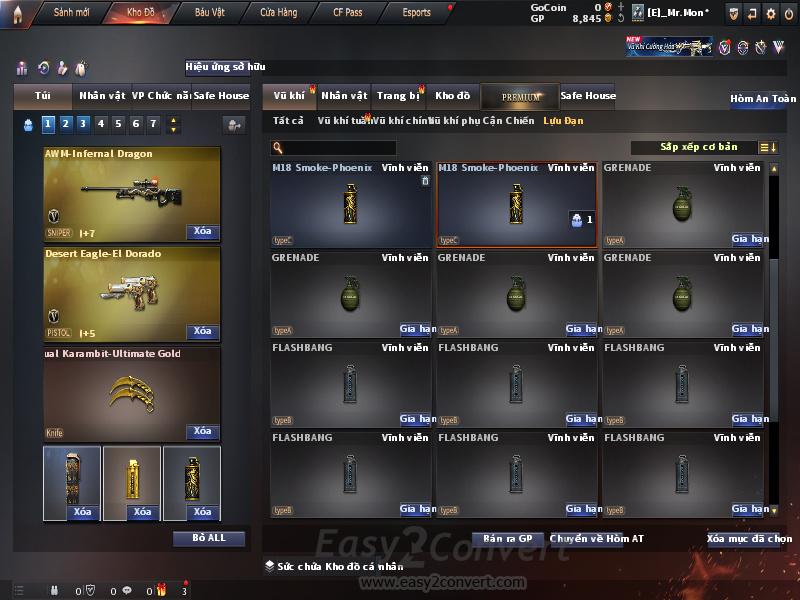Open the CF Pass menu
The height and width of the screenshot is (600, 800).
(x=347, y=13)
